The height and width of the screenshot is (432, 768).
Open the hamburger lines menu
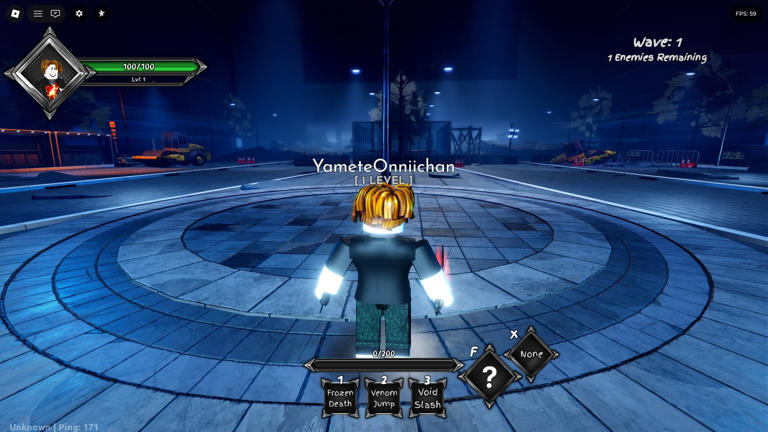pyautogui.click(x=38, y=14)
